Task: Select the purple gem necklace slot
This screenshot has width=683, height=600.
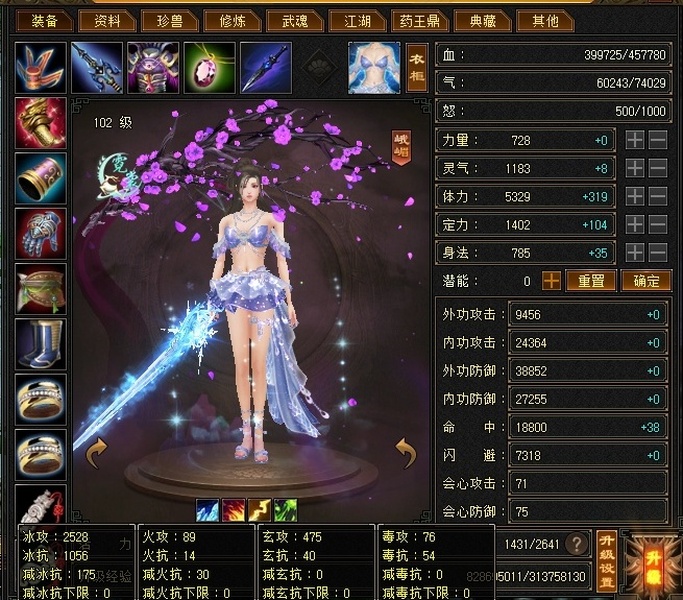Action: click(x=209, y=67)
